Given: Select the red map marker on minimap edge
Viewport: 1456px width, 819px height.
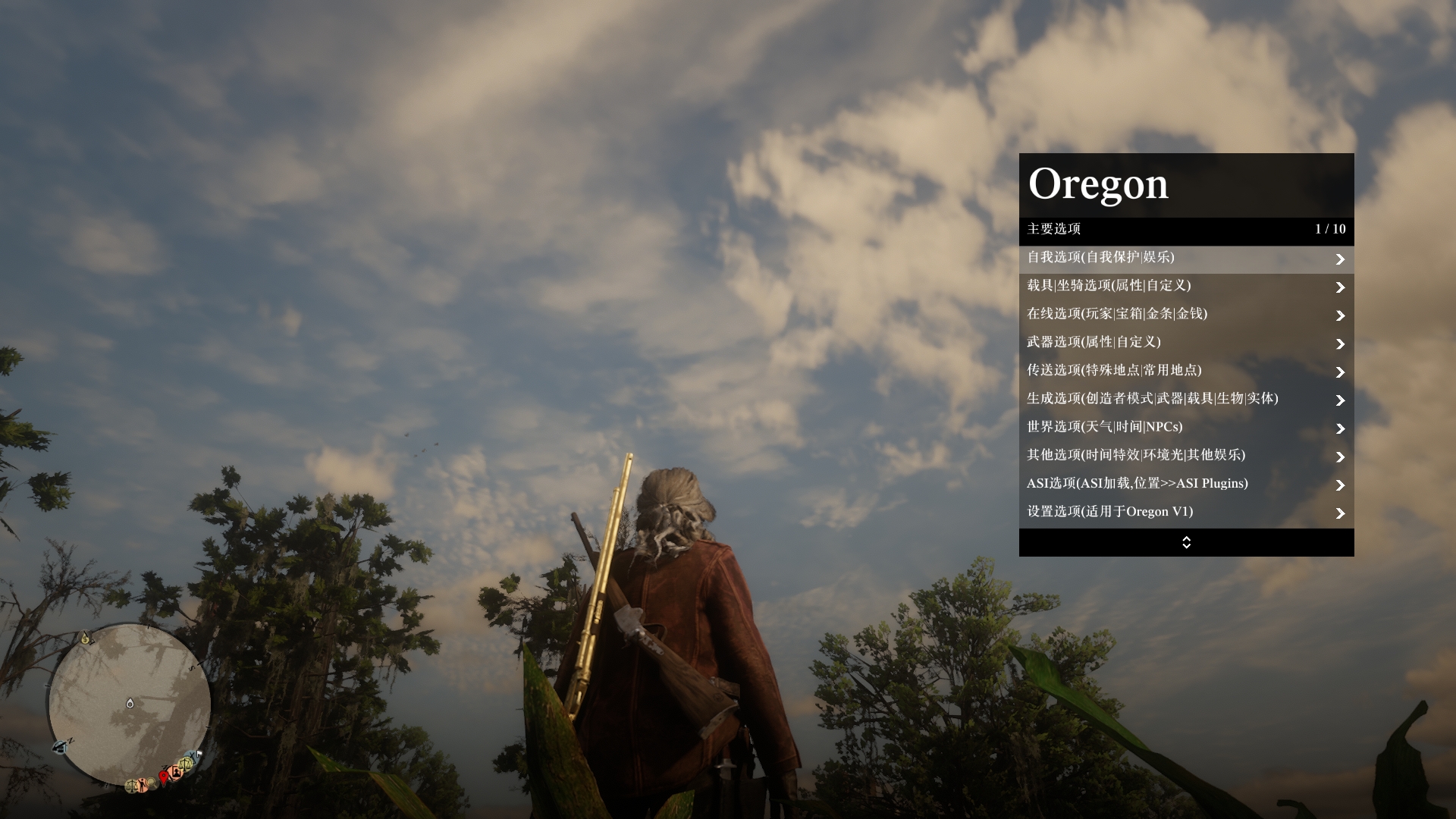Looking at the screenshot, I should [x=163, y=777].
